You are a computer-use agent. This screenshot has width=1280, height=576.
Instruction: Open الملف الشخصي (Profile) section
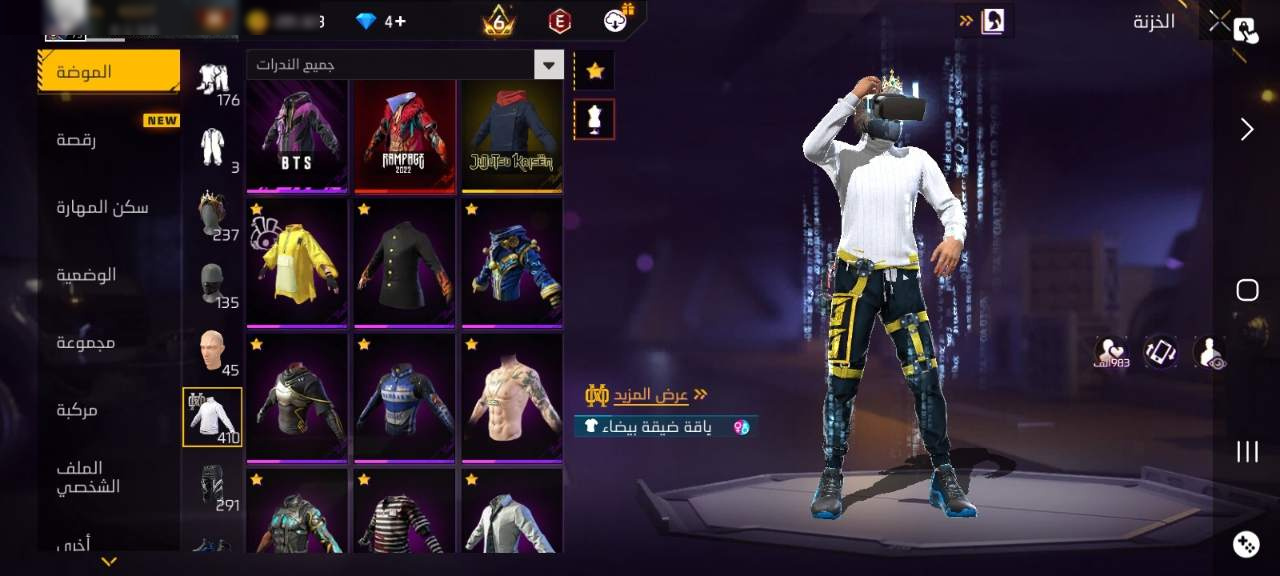(88, 477)
